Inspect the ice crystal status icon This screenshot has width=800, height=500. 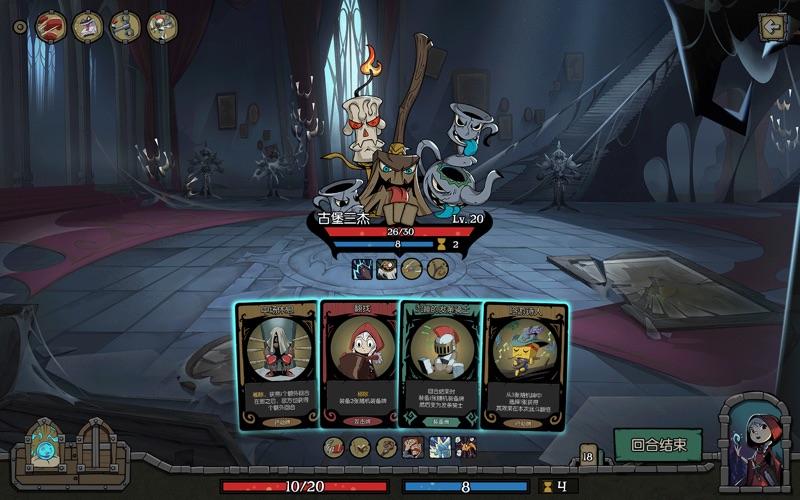pyautogui.click(x=438, y=447)
